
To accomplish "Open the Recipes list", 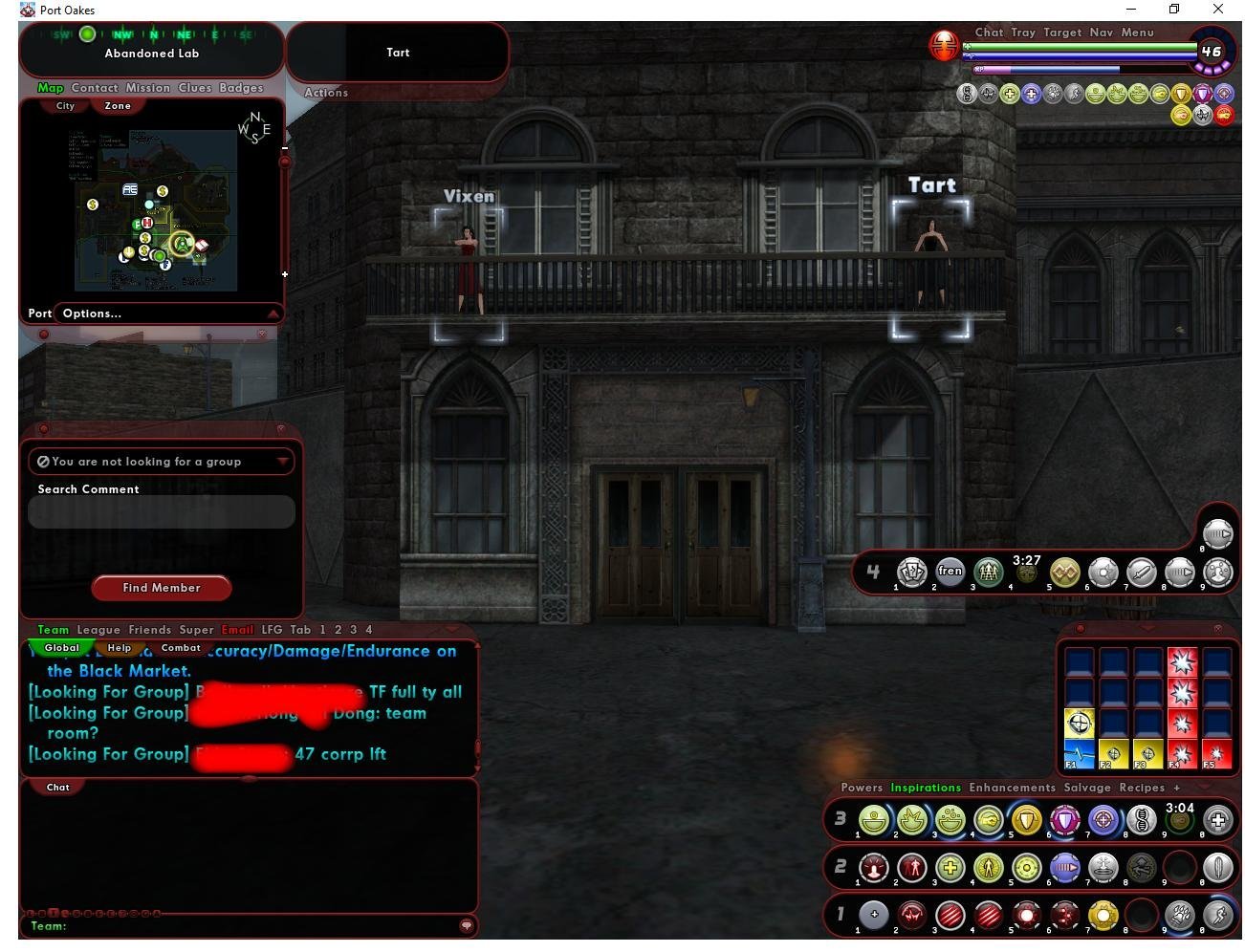I will pyautogui.click(x=1142, y=788).
